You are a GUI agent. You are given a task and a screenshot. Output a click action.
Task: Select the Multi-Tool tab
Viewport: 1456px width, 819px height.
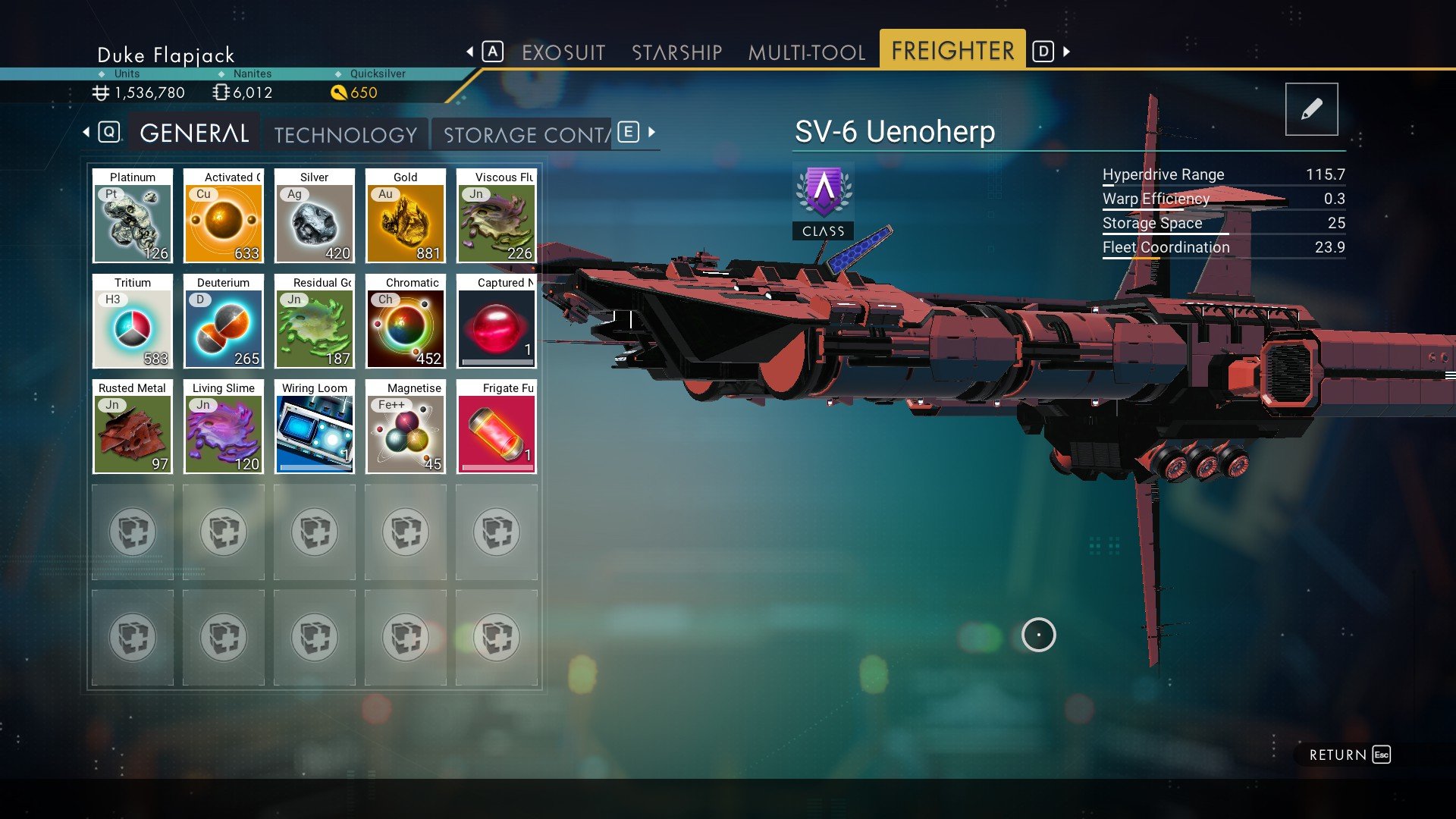point(806,52)
